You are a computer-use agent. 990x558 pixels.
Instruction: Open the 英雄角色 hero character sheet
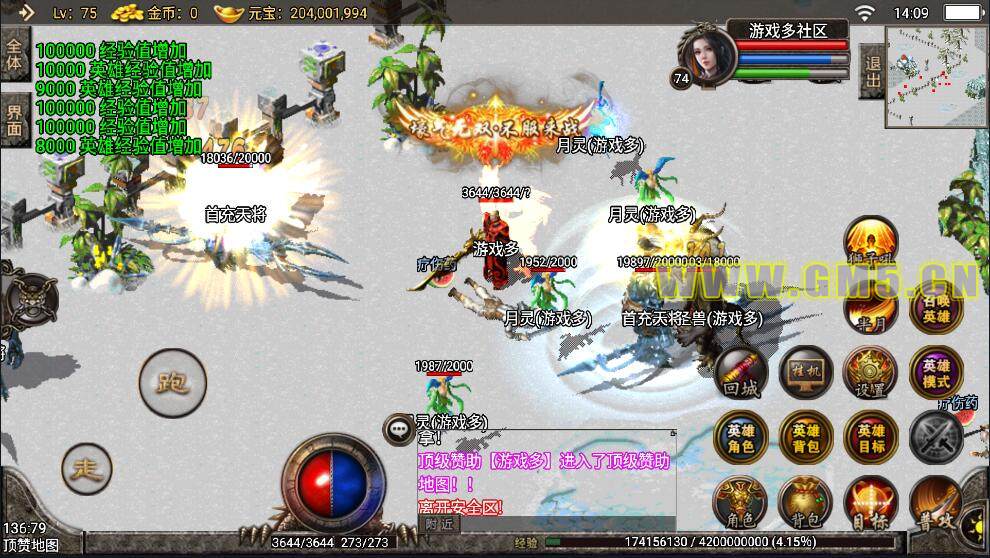[x=741, y=438]
